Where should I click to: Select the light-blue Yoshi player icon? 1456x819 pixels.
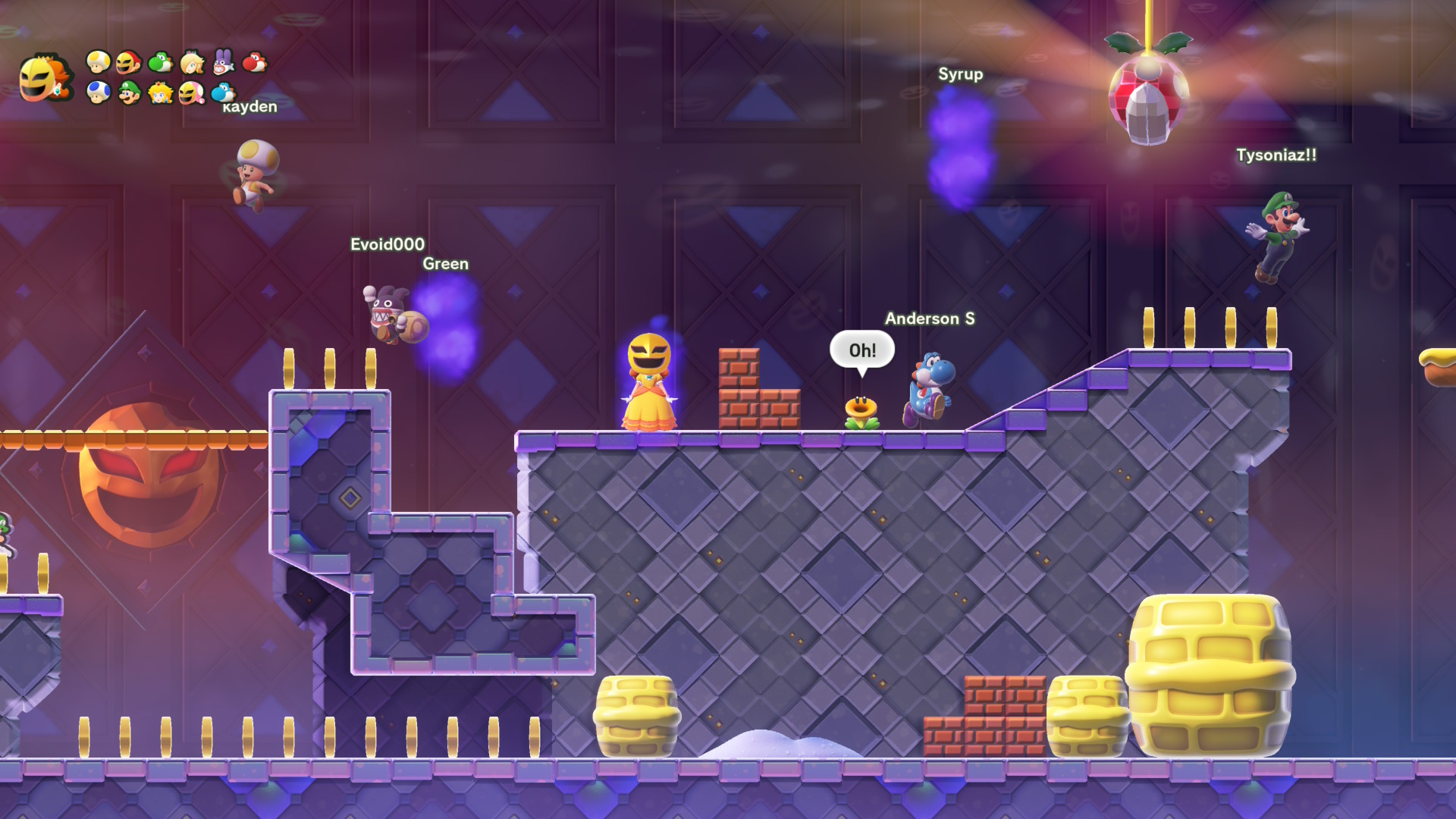pyautogui.click(x=223, y=93)
